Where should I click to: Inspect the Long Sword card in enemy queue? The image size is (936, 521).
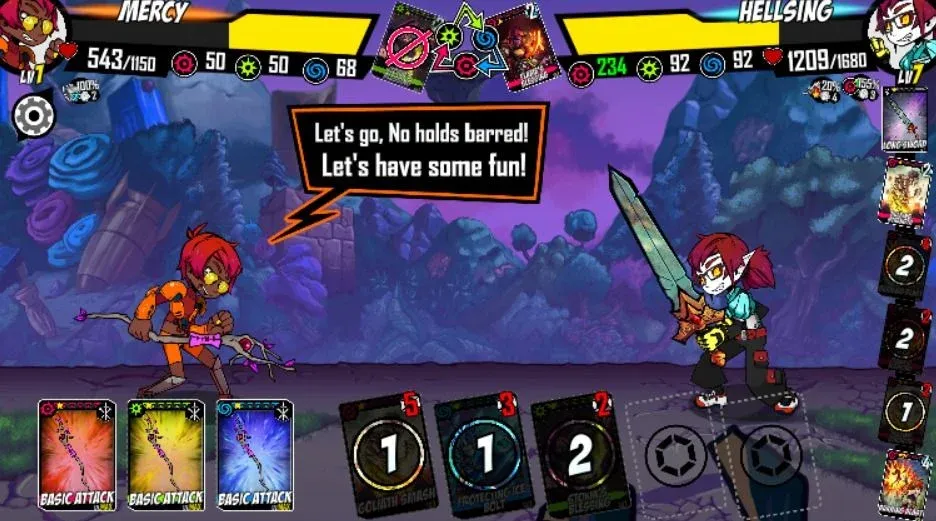point(906,120)
